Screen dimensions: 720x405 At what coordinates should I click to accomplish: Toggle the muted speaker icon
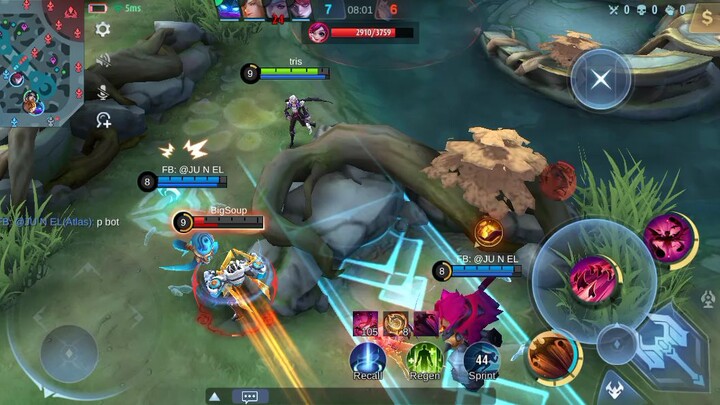pos(102,60)
